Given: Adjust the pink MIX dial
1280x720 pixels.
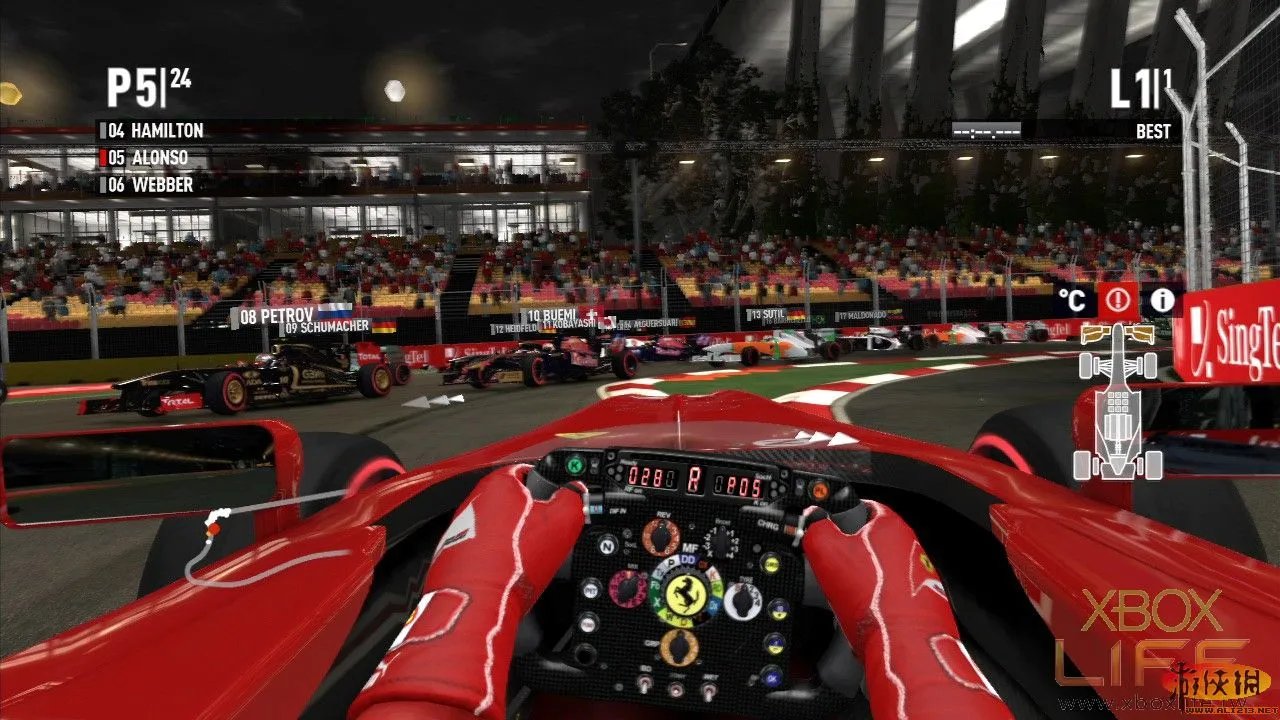Looking at the screenshot, I should pyautogui.click(x=627, y=589).
